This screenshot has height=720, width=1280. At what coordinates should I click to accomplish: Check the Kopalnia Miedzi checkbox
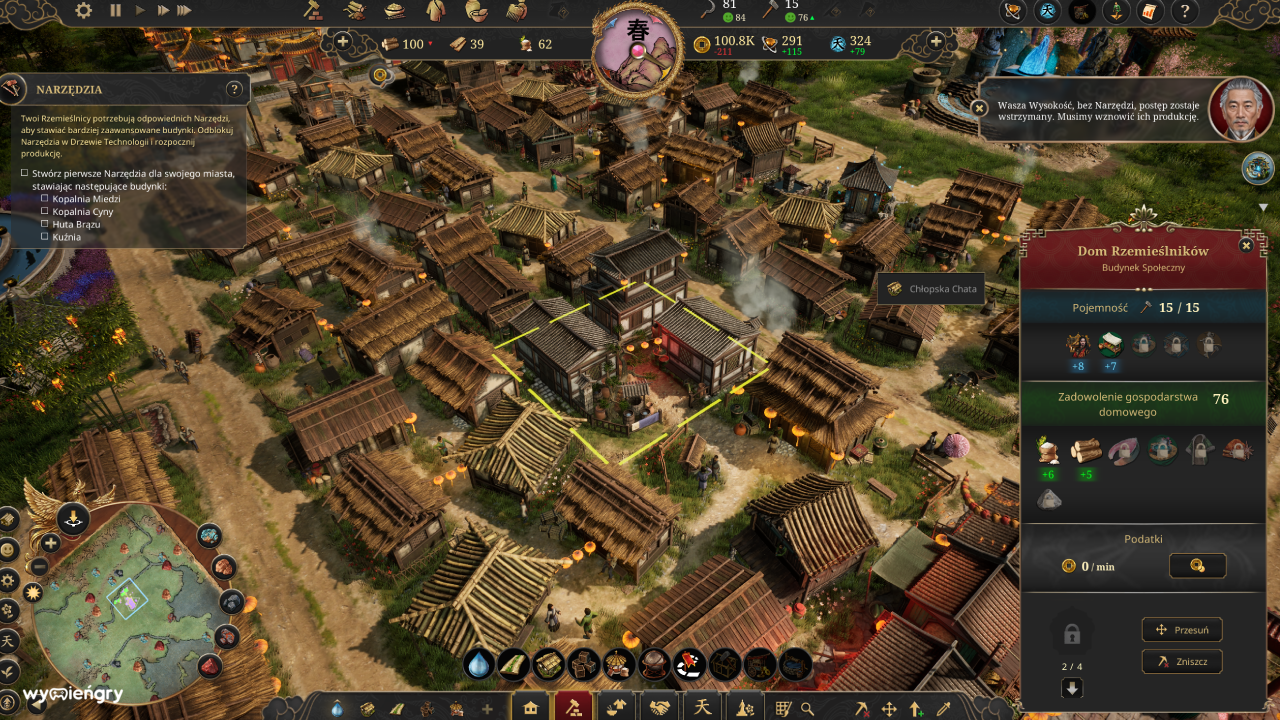tap(43, 198)
